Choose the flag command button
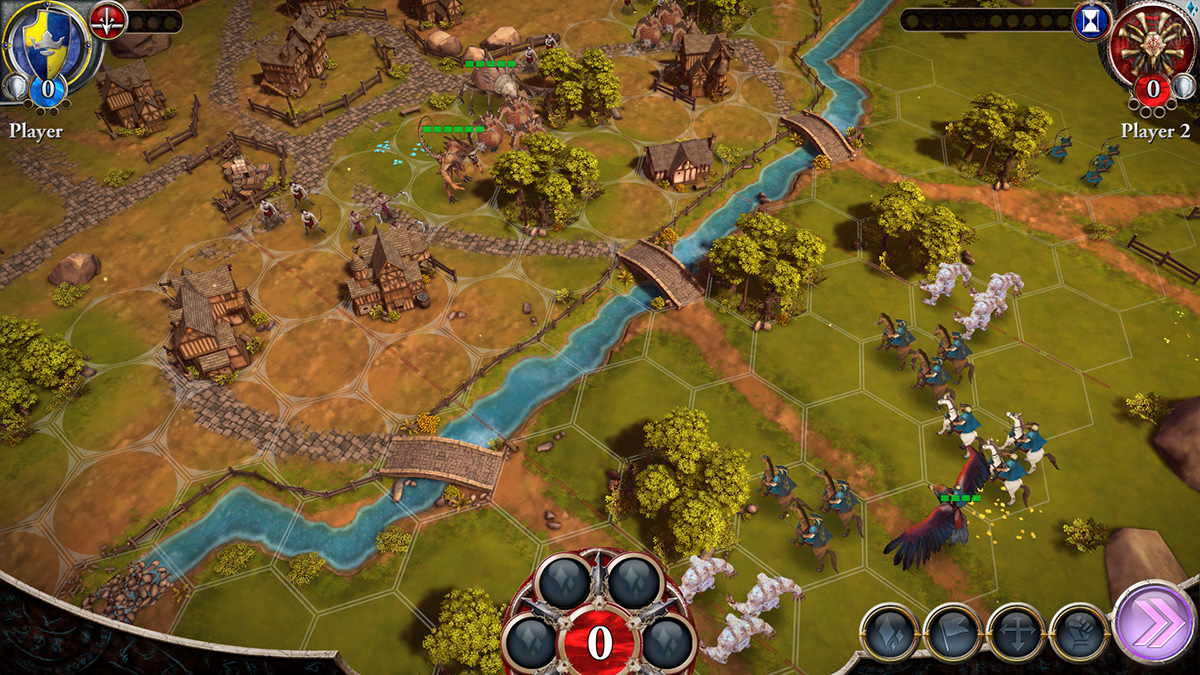The image size is (1200, 675). 953,633
